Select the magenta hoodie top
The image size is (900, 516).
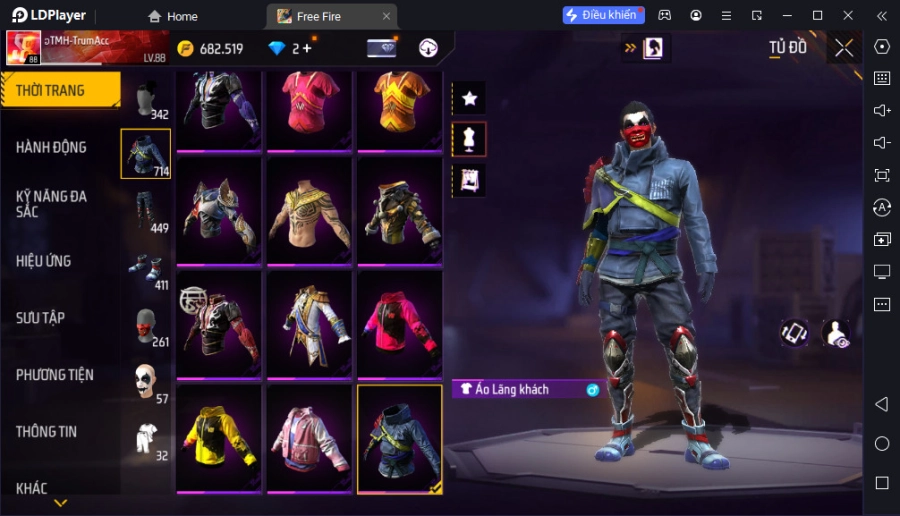point(399,325)
